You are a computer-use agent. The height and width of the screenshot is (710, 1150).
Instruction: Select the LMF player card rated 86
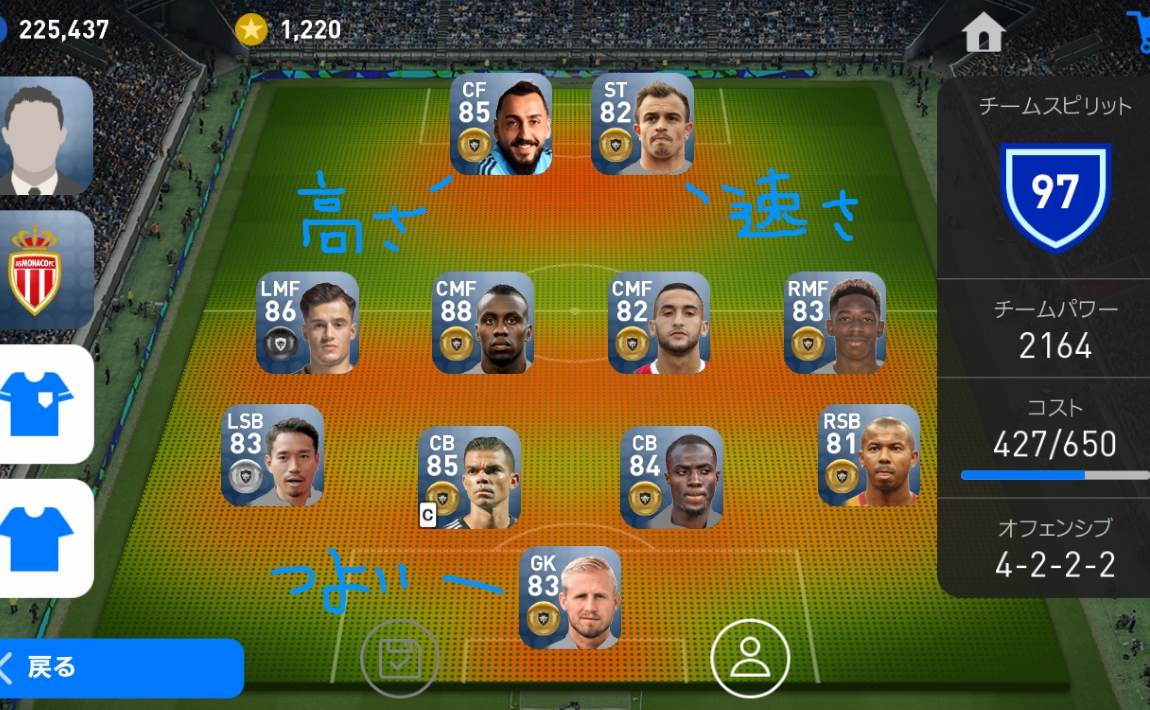point(308,323)
